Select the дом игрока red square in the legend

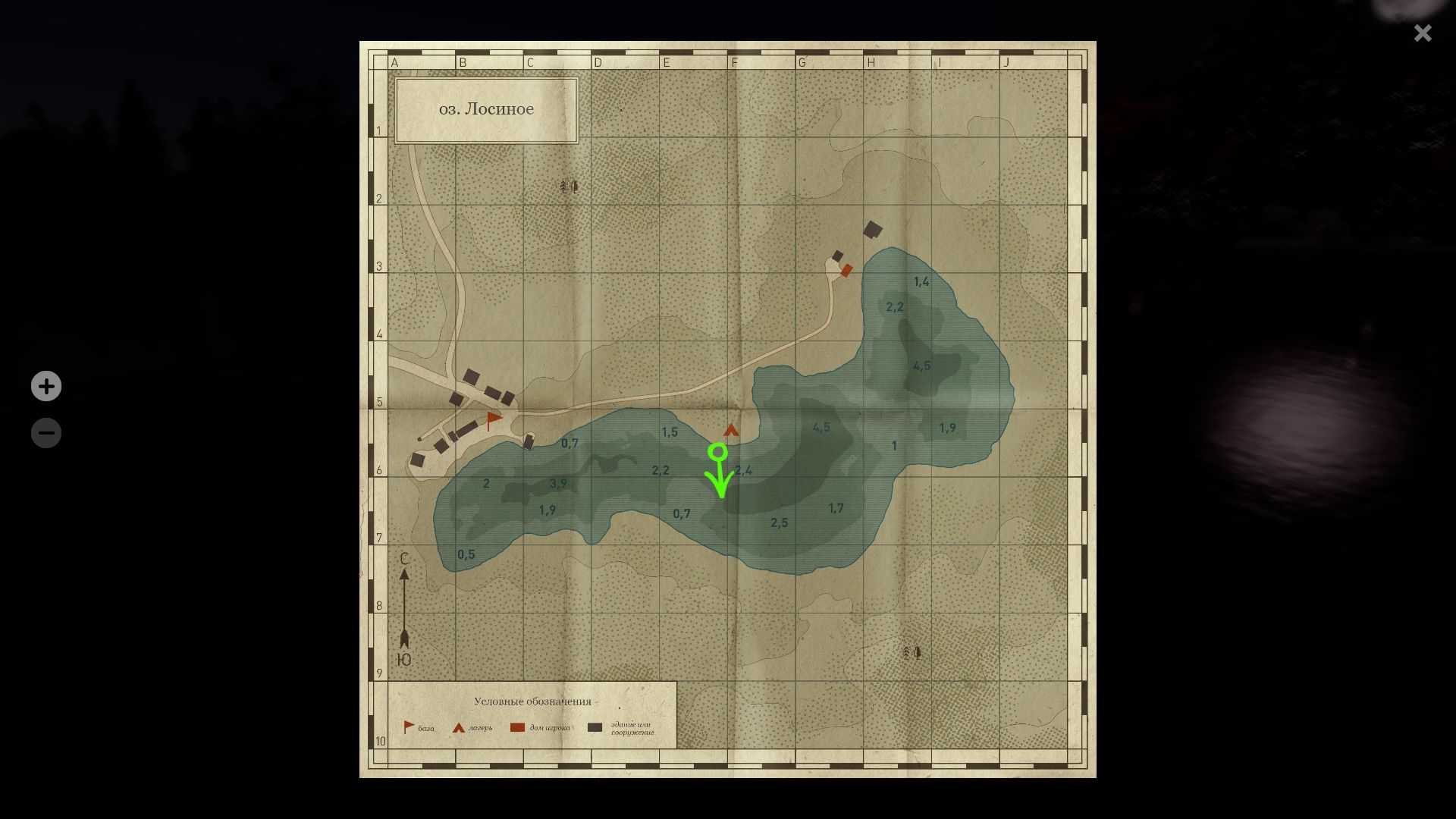pyautogui.click(x=516, y=726)
